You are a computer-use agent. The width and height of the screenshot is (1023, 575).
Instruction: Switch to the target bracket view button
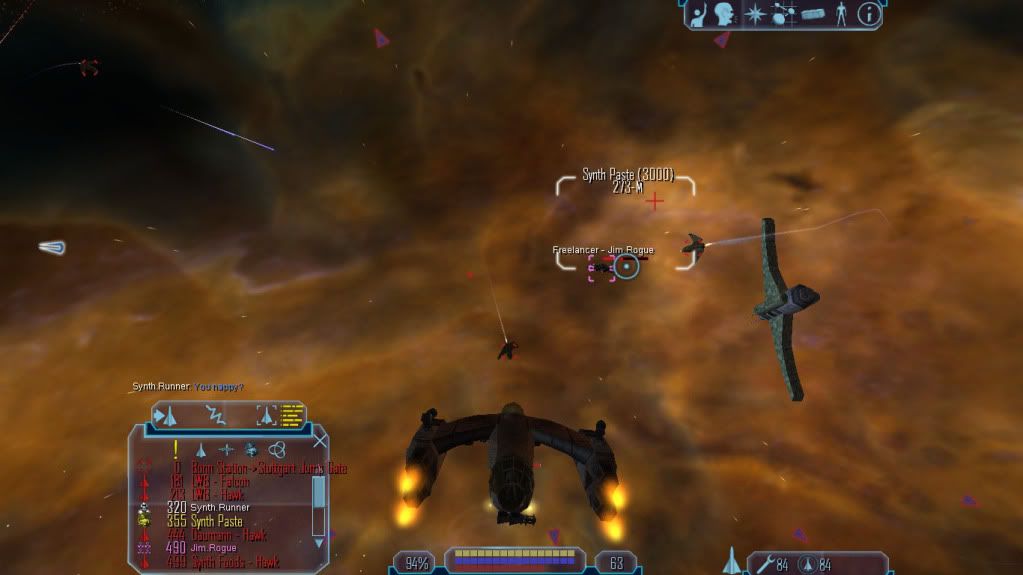tap(266, 415)
